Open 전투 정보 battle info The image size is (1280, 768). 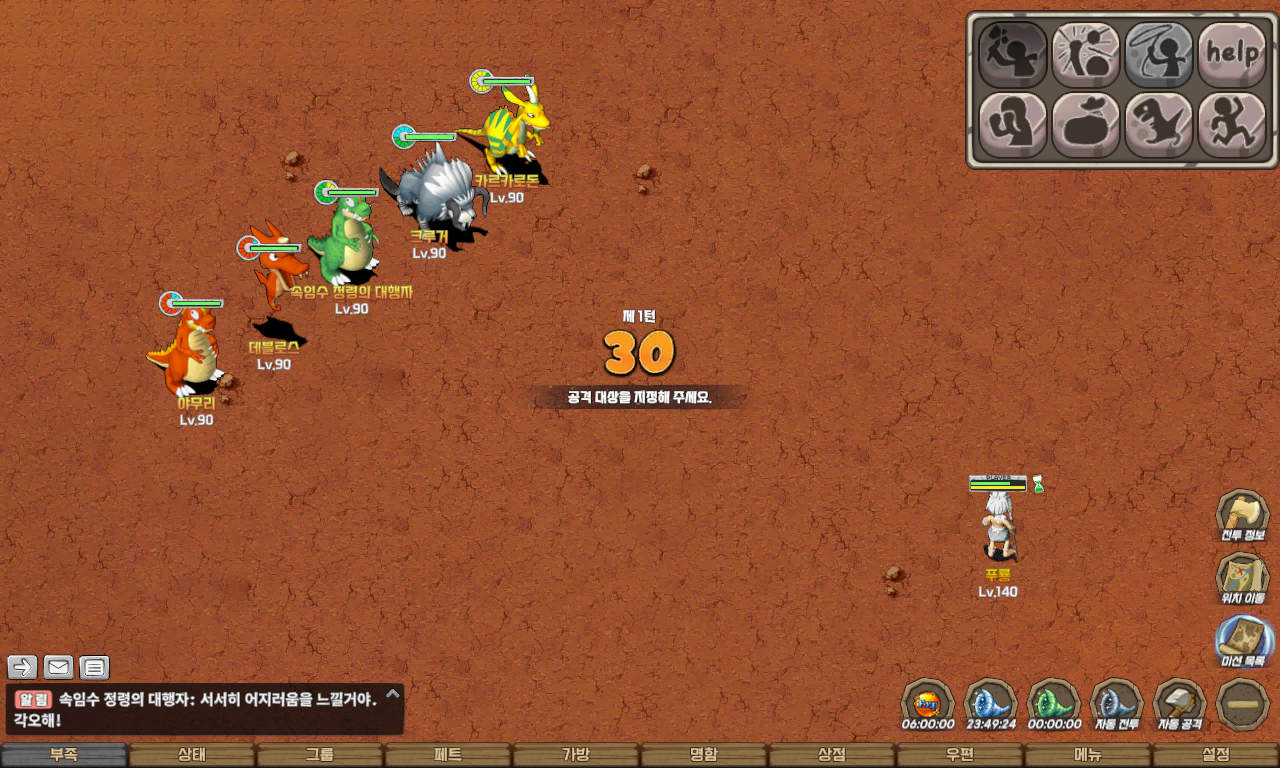click(1243, 516)
